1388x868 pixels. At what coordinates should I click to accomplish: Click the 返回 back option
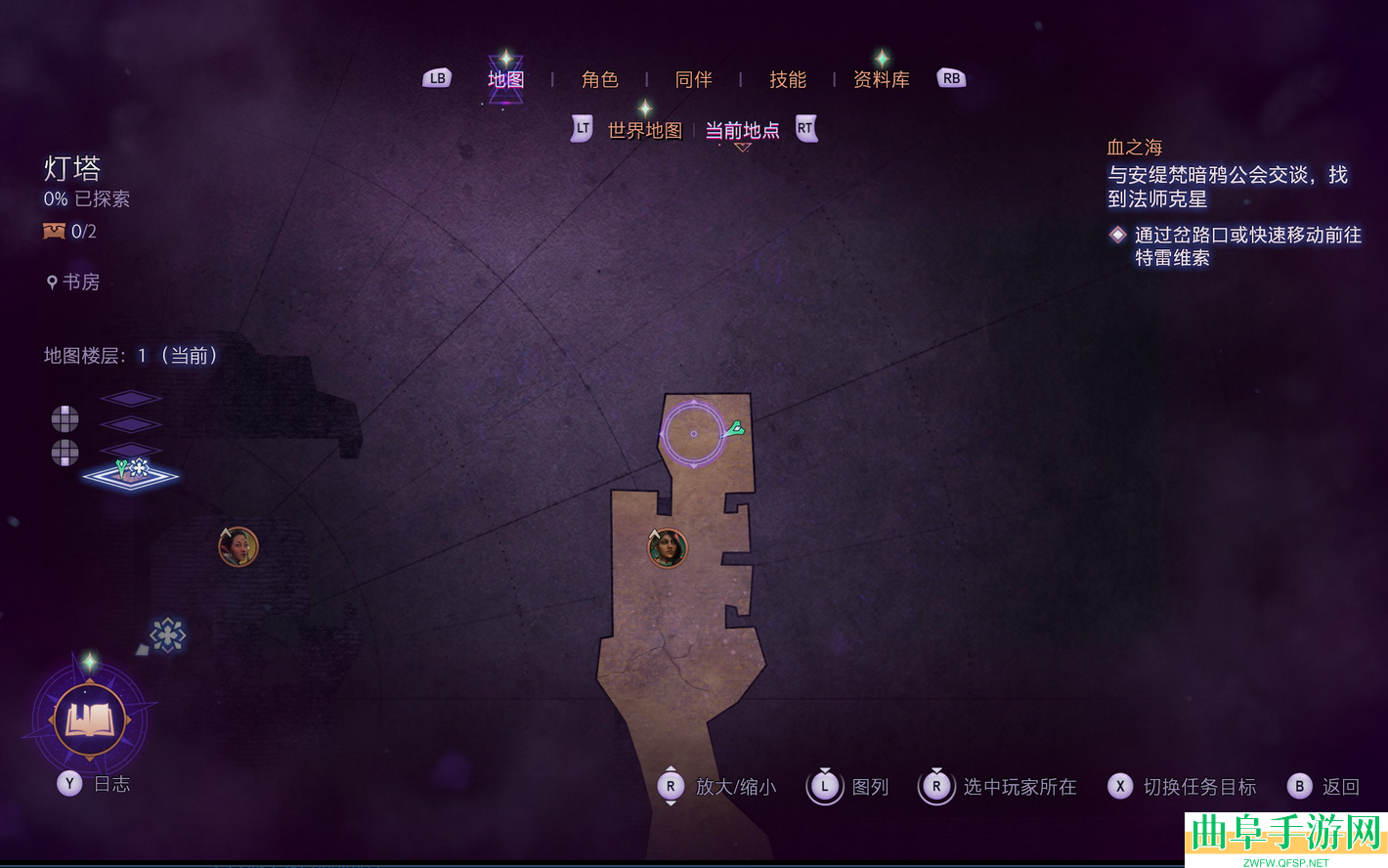pos(1327,787)
